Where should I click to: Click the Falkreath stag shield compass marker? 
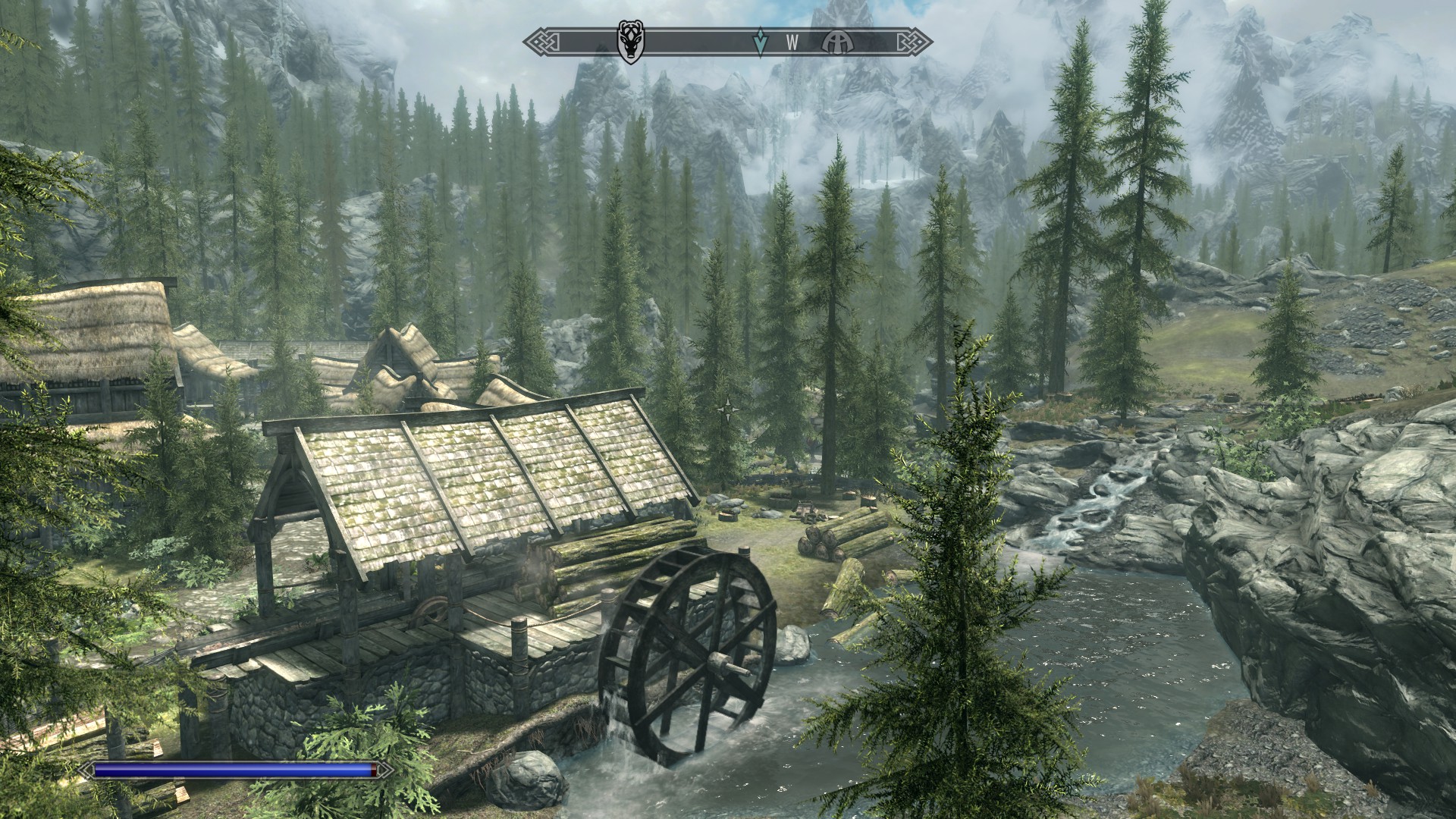629,43
